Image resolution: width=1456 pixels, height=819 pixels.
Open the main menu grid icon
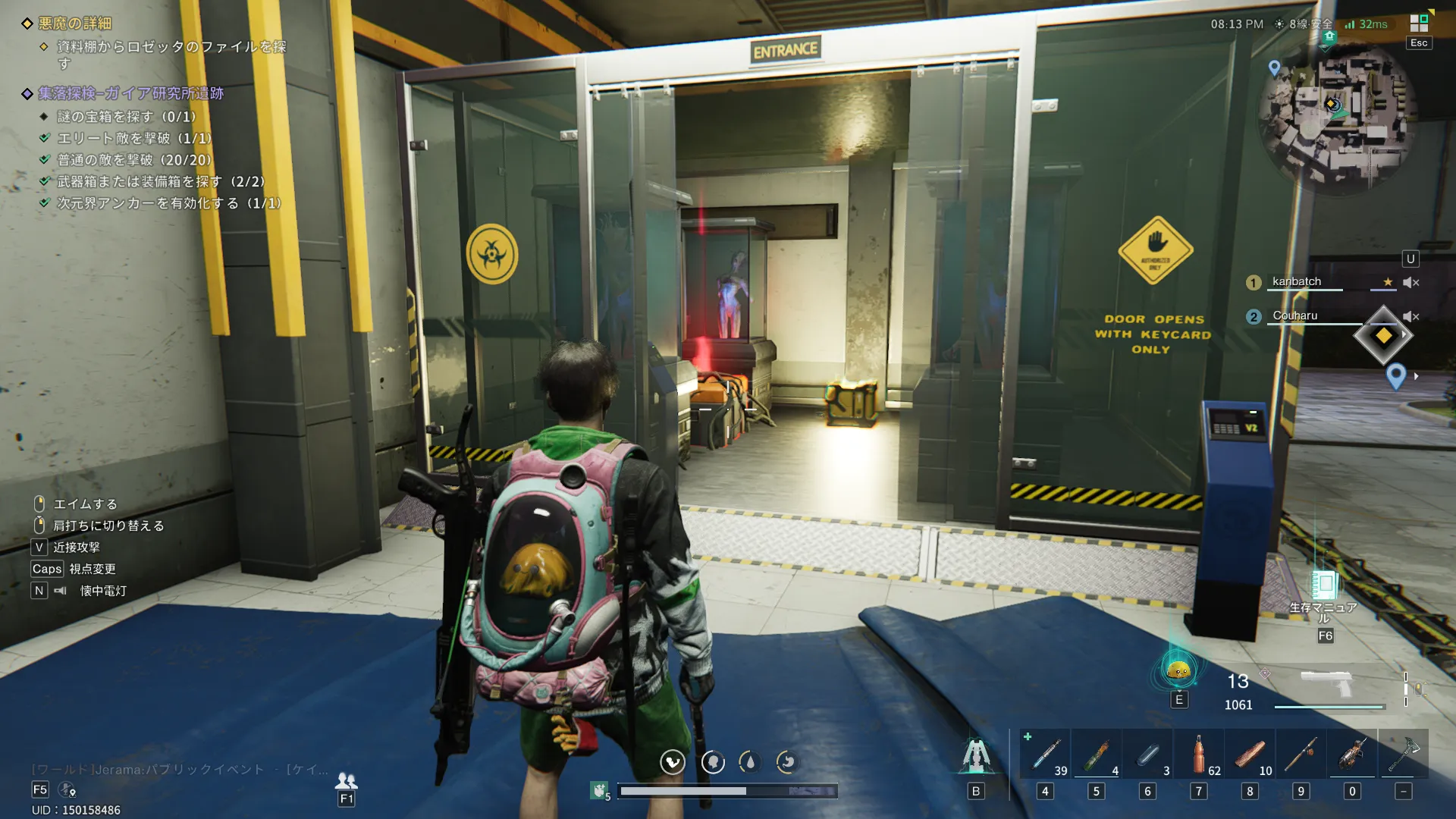1419,24
